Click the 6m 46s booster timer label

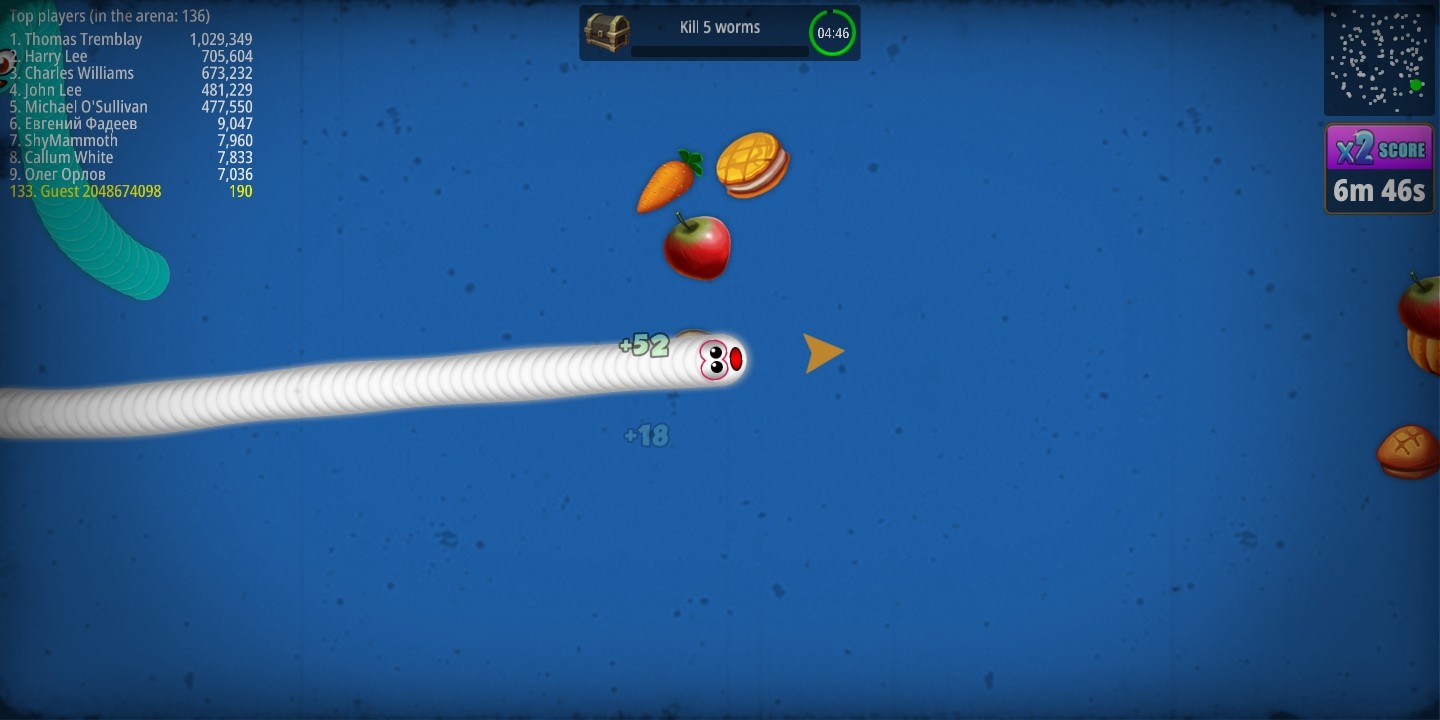pyautogui.click(x=1378, y=191)
